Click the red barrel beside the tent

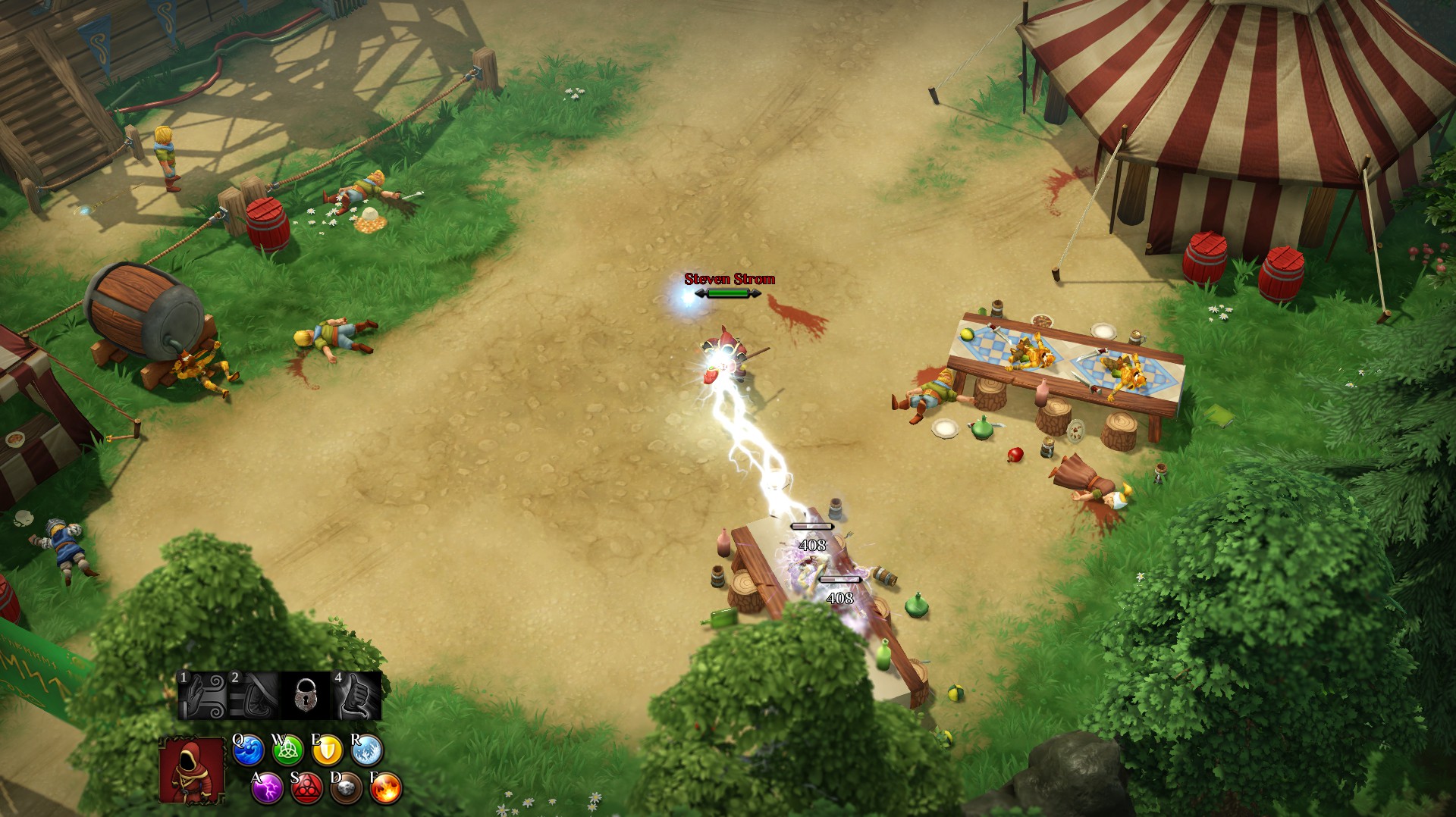[1210, 258]
